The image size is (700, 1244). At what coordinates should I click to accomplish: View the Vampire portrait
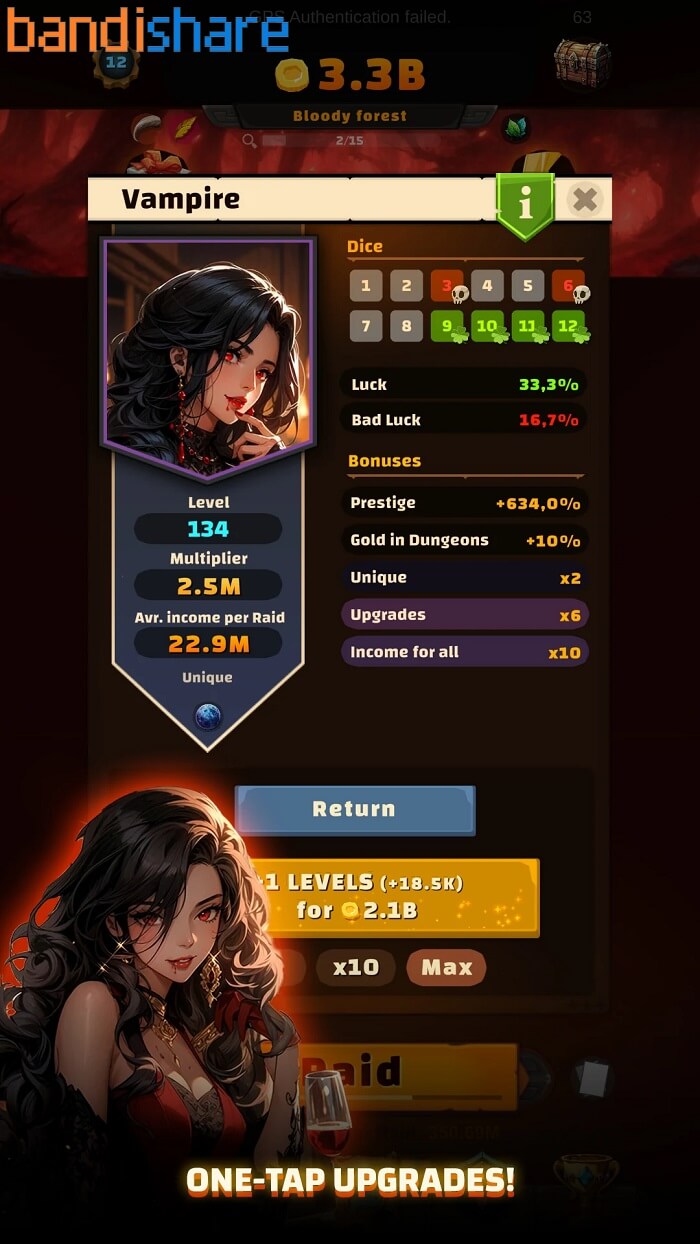pyautogui.click(x=208, y=343)
